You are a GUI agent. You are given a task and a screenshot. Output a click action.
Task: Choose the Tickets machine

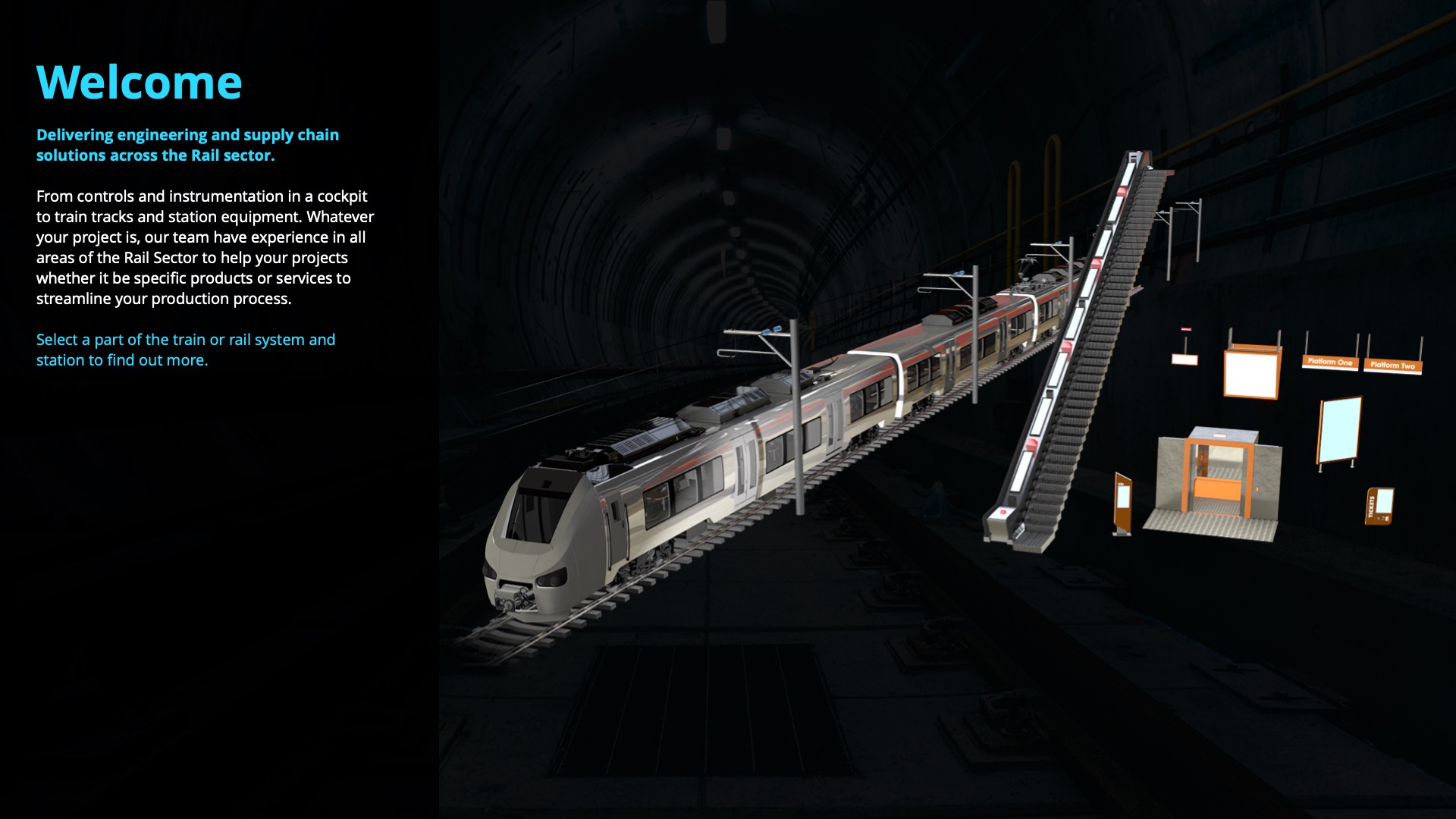[x=1380, y=506]
